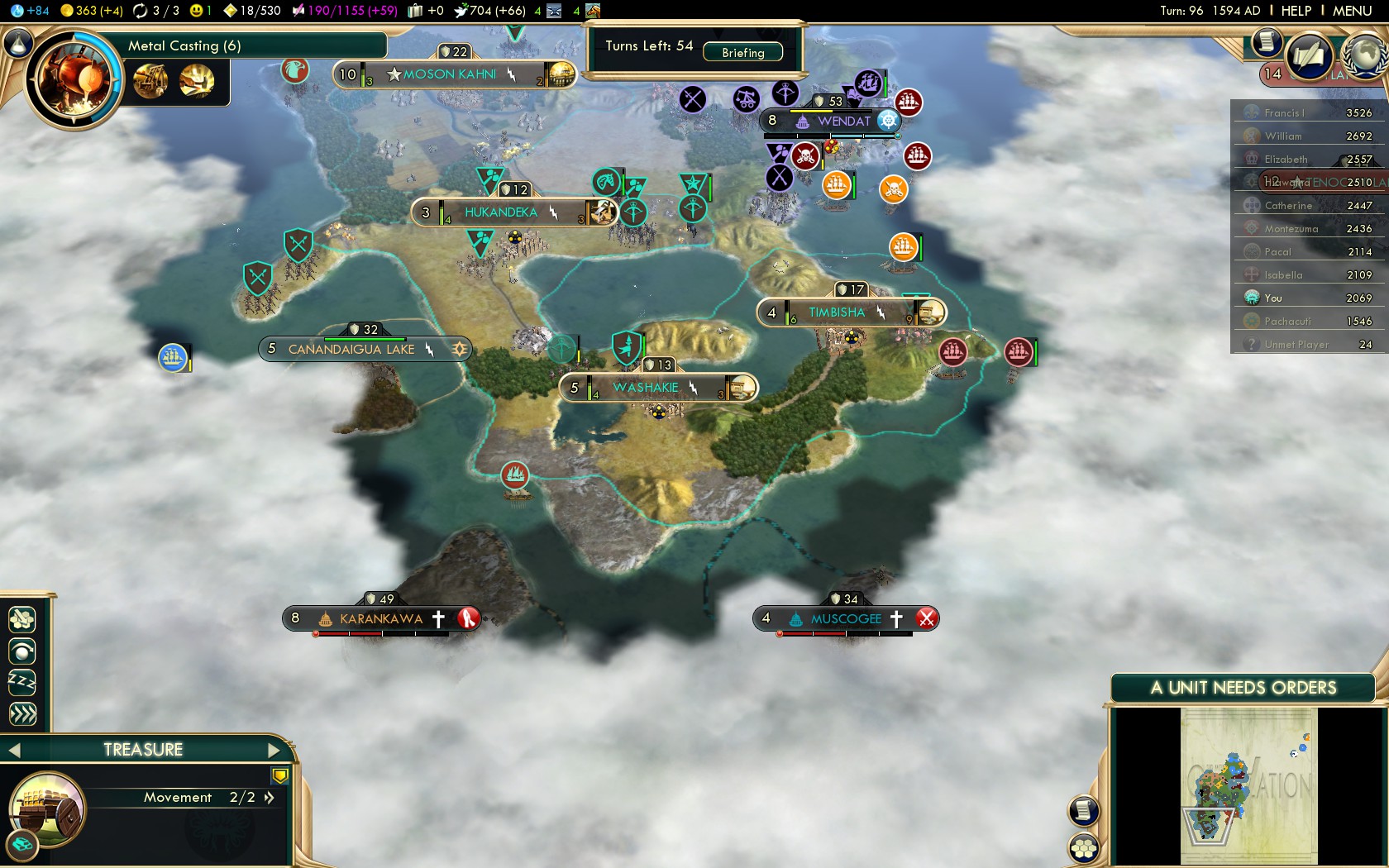The width and height of the screenshot is (1389, 868).
Task: Select the Wendat city banner
Action: 843,122
